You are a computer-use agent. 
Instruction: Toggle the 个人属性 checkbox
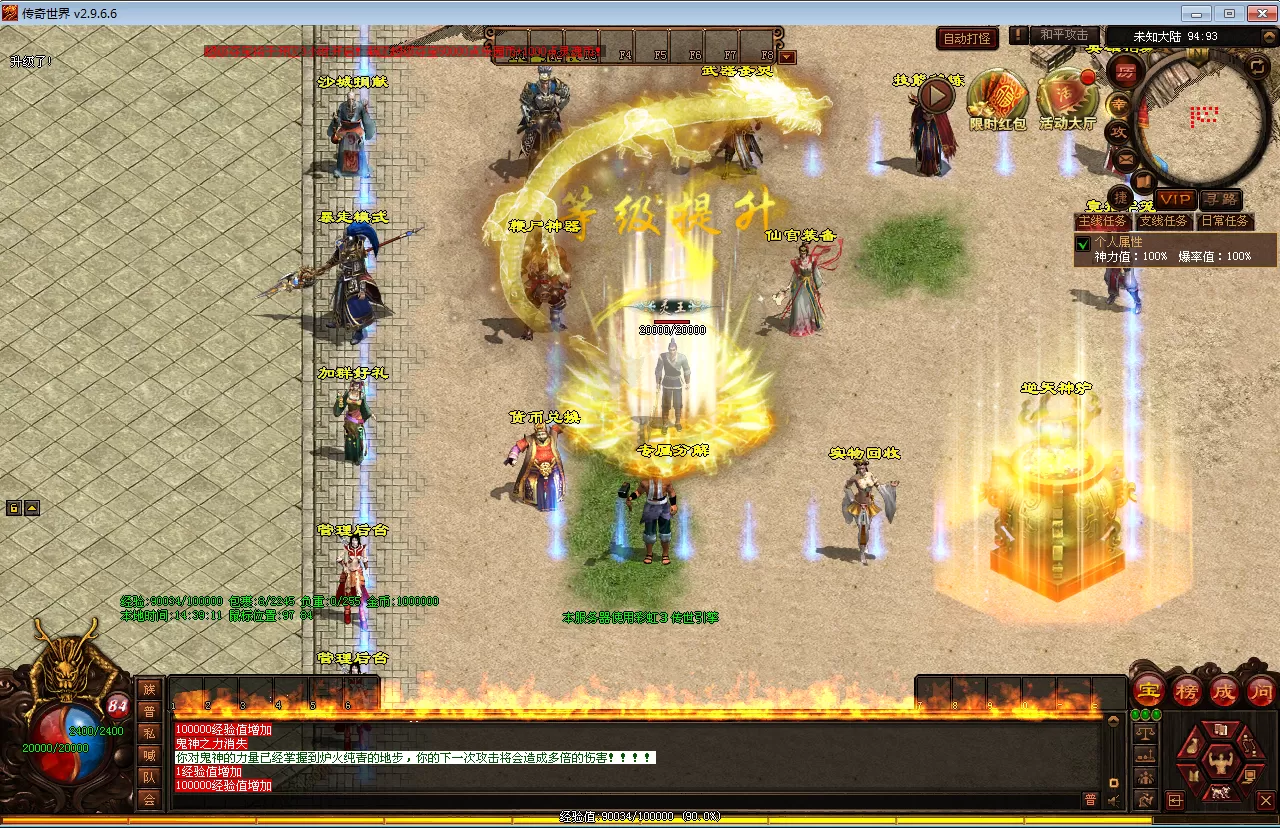click(1082, 243)
